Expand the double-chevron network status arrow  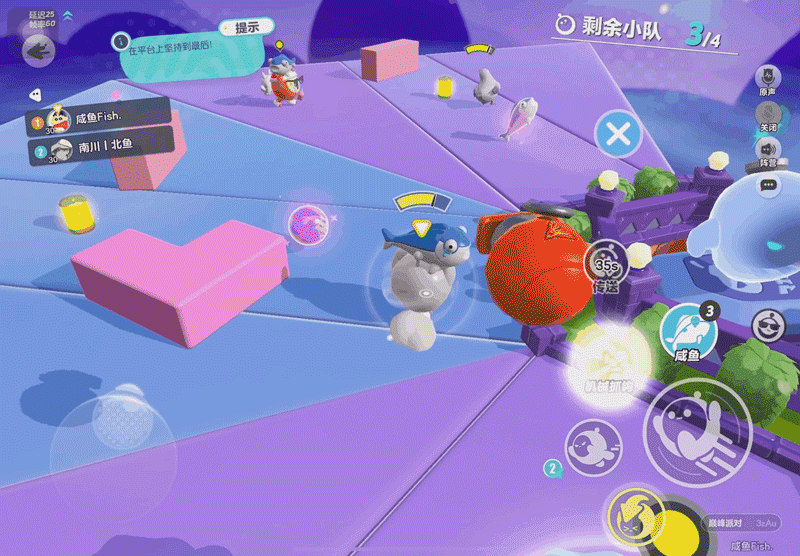click(x=68, y=16)
